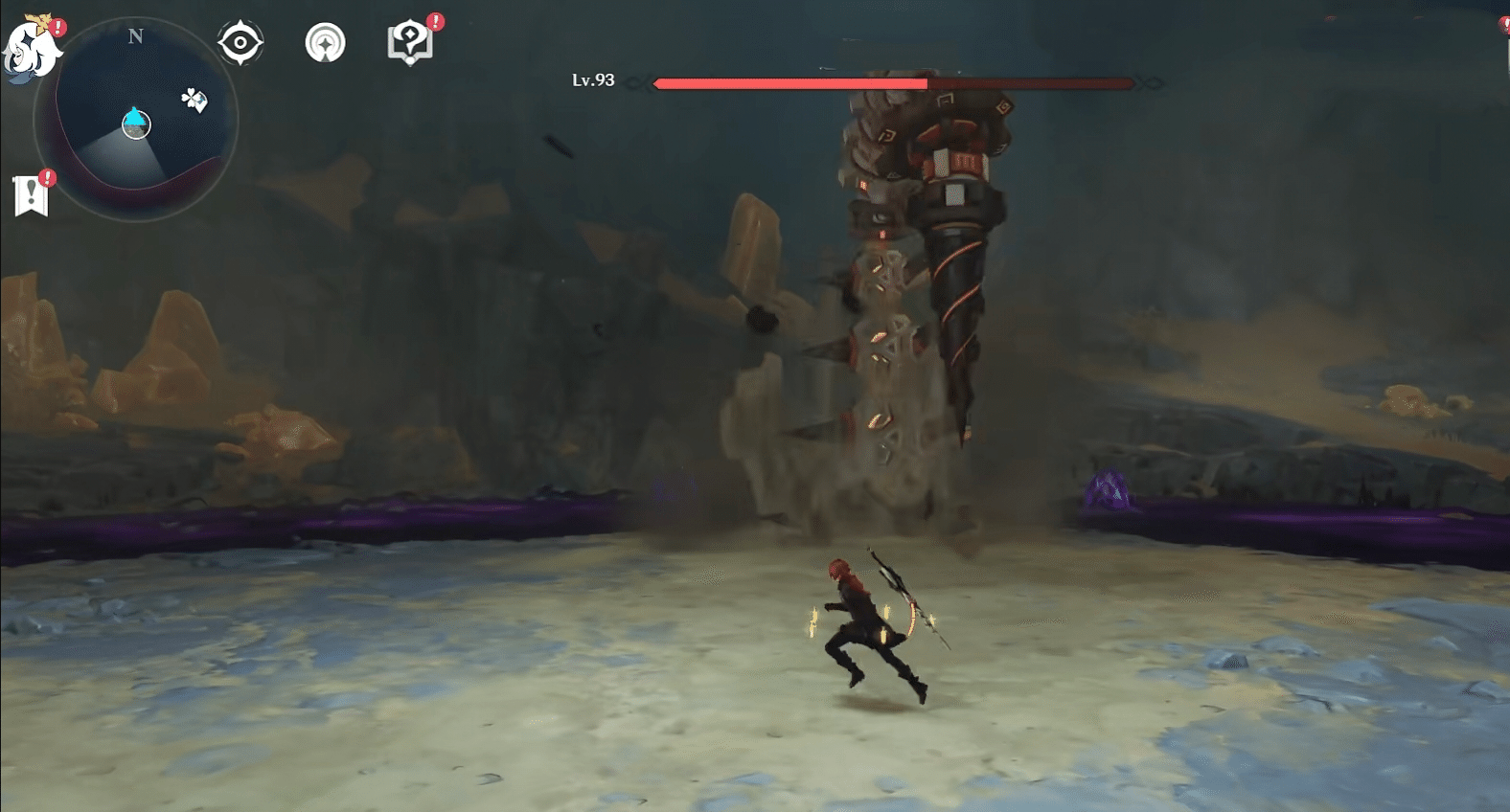This screenshot has height=812, width=1510.
Task: Click the red badge on the quest banner
Action: coord(47,176)
